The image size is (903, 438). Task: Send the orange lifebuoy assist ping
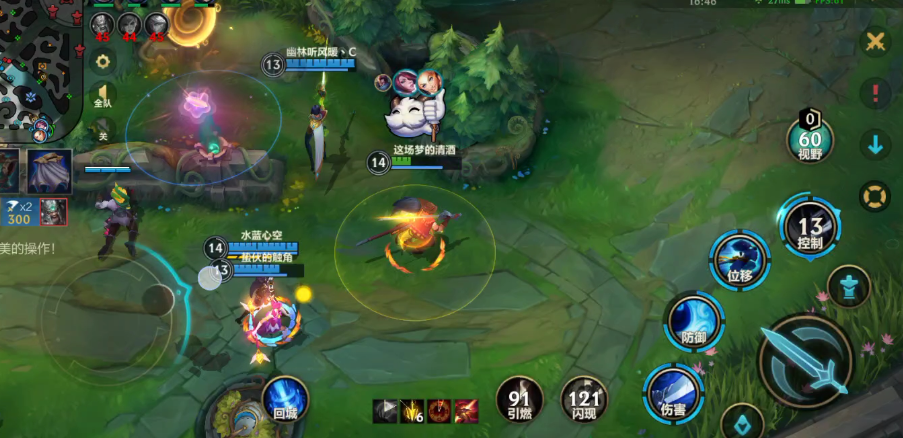875,195
